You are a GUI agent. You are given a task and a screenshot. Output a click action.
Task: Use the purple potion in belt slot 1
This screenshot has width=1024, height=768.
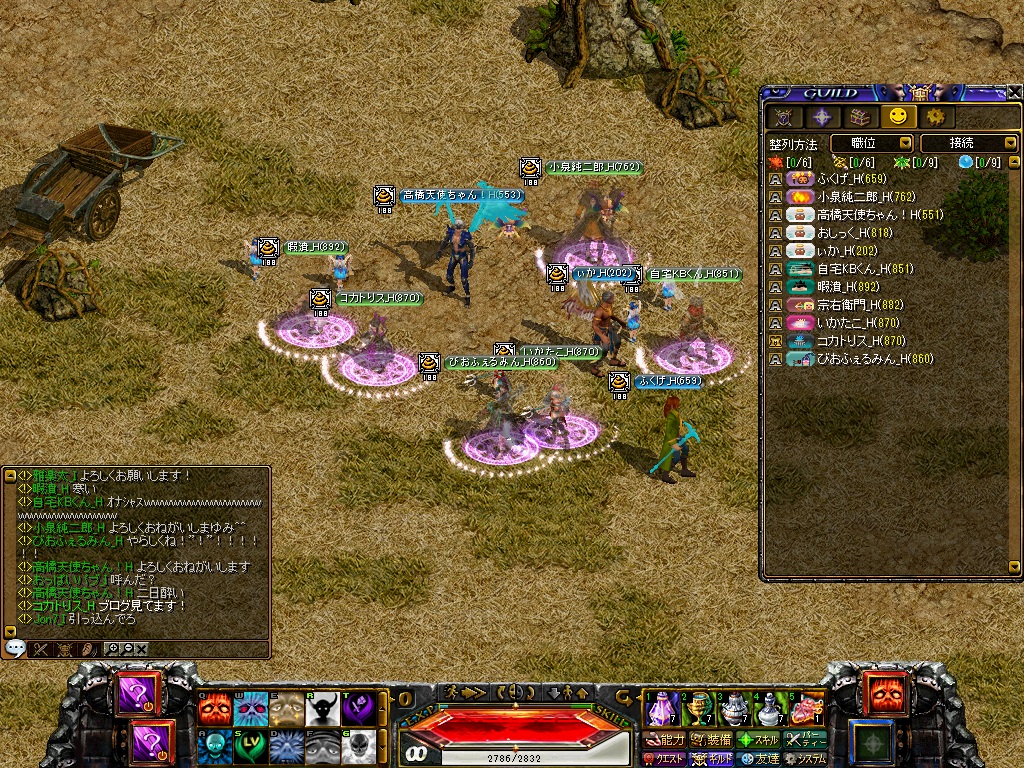pos(662,708)
